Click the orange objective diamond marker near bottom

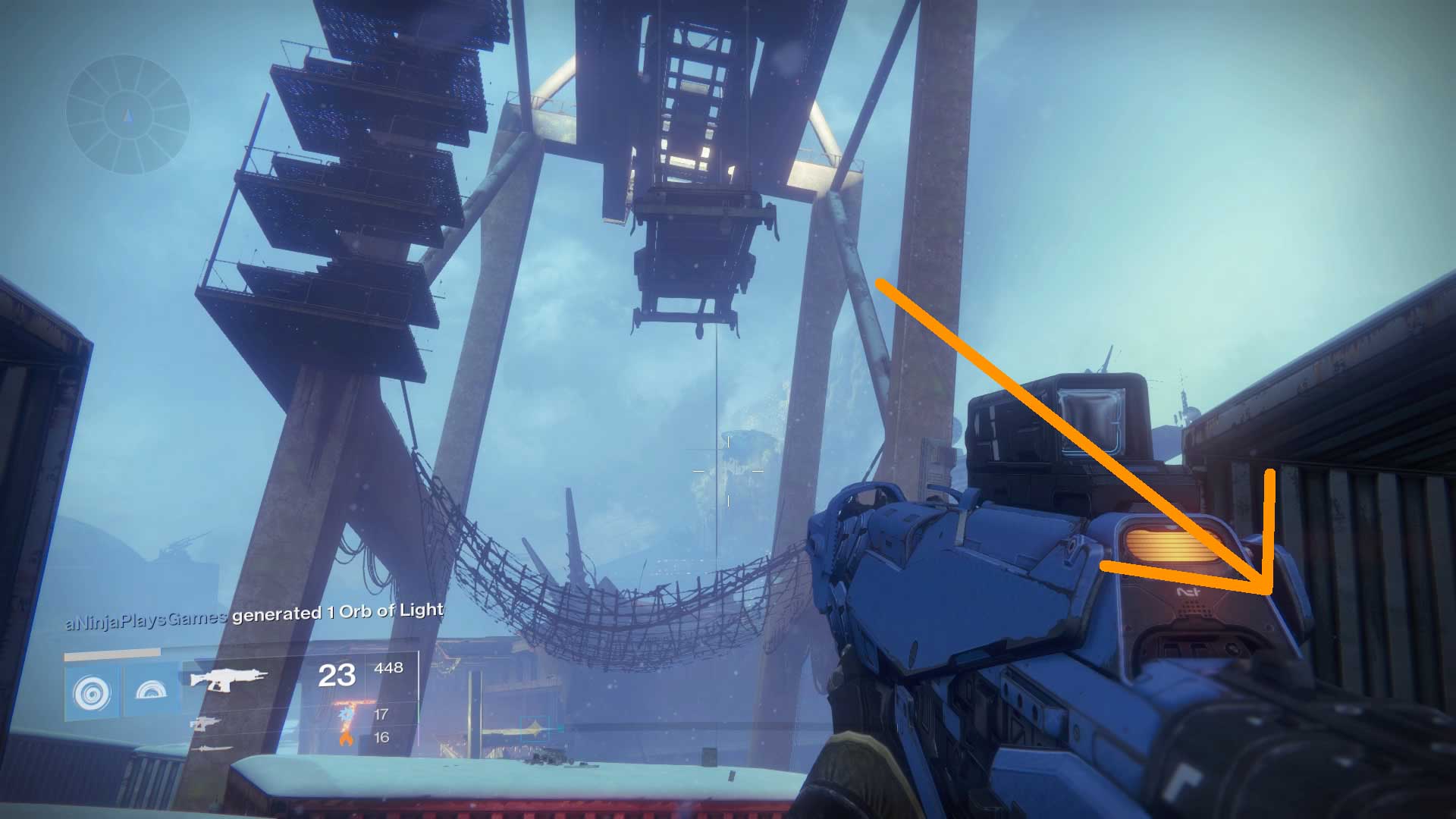pyautogui.click(x=533, y=727)
